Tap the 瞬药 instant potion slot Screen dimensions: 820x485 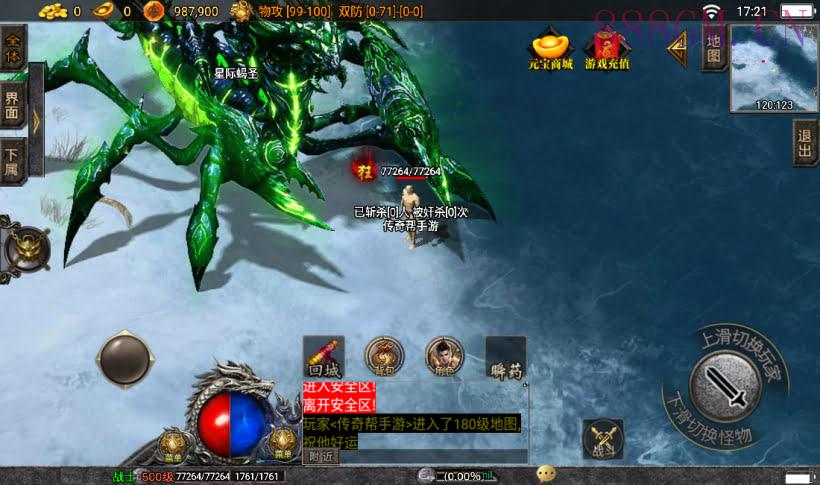click(506, 357)
